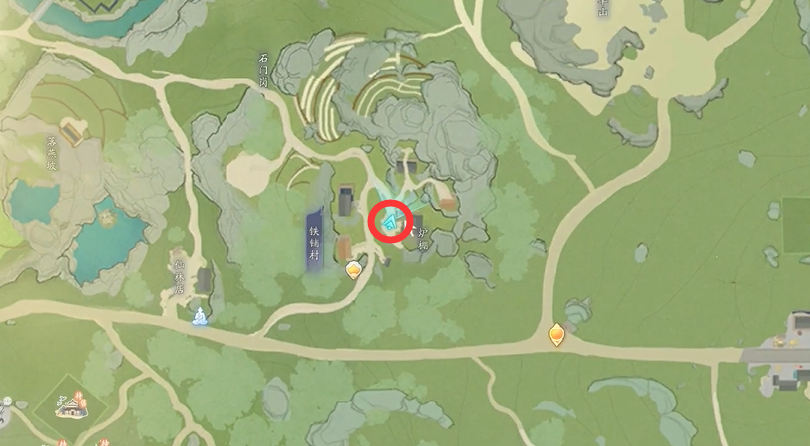Select the orange marker beside the 铁铺村 label

pyautogui.click(x=353, y=270)
